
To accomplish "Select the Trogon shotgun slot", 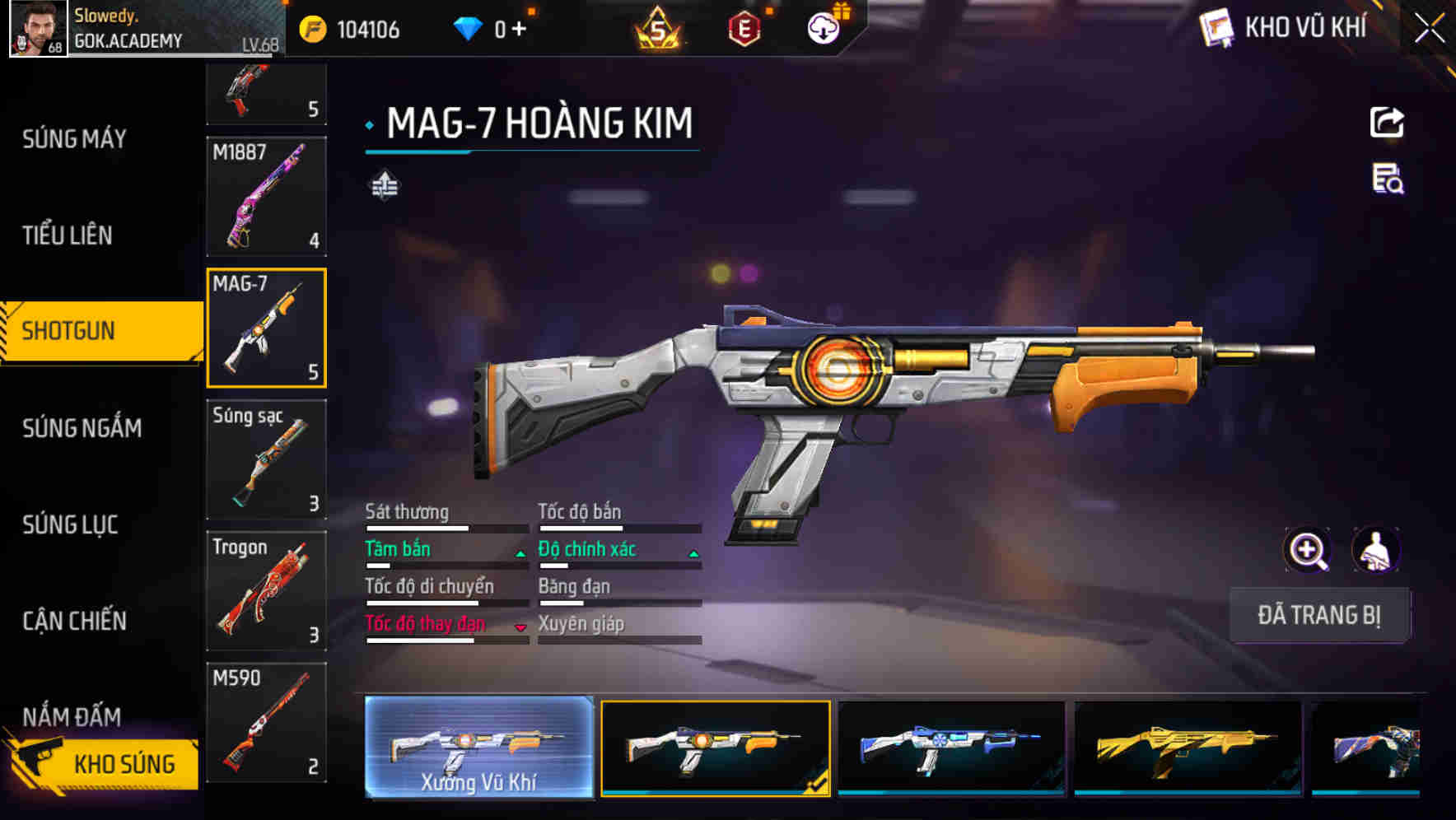I will pos(266,591).
